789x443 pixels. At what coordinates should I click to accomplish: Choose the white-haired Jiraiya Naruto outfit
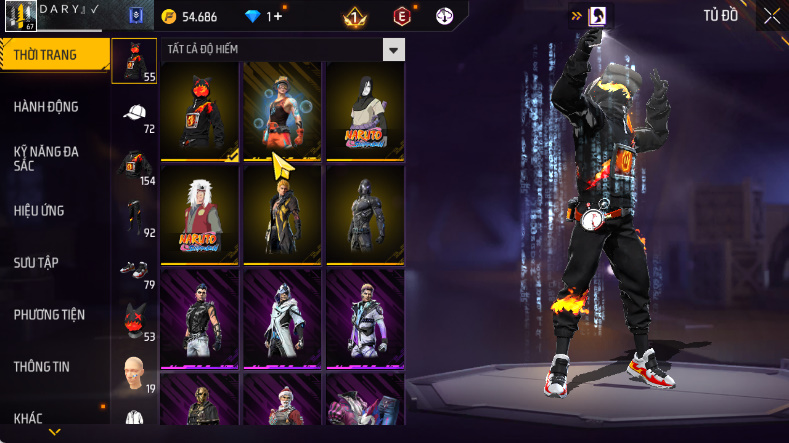coord(200,215)
